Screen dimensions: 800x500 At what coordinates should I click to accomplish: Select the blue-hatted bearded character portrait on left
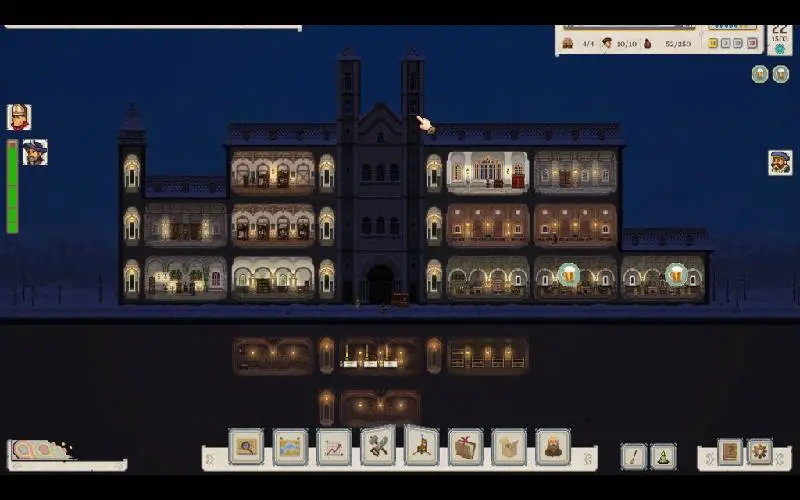35,152
